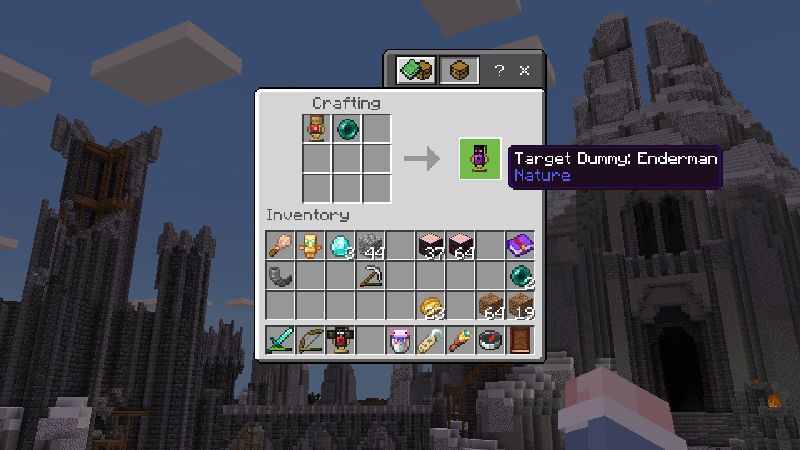Switch to the crafting table tab
The height and width of the screenshot is (450, 800).
tap(459, 70)
